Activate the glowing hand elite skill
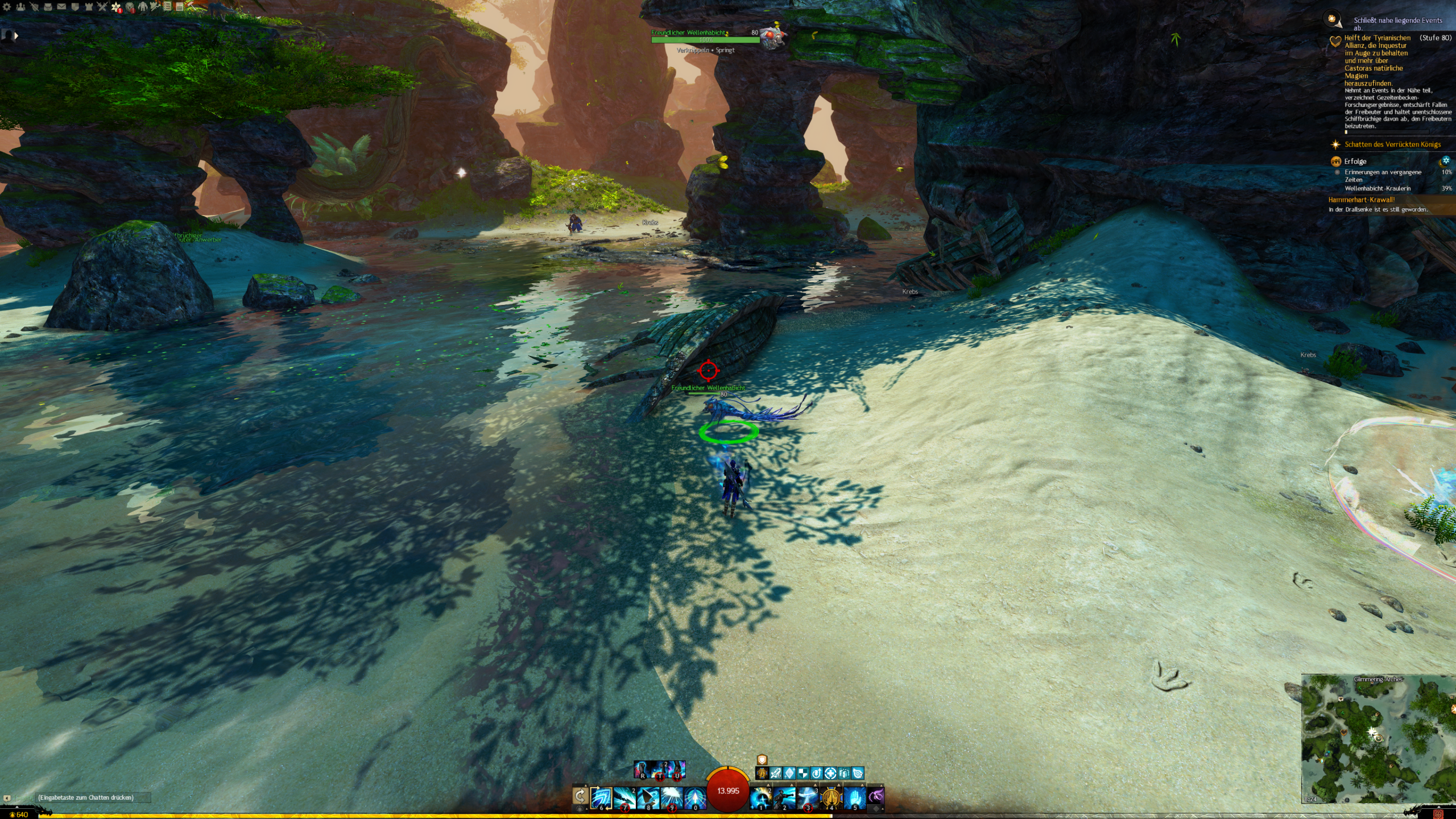1456x819 pixels. click(x=854, y=797)
